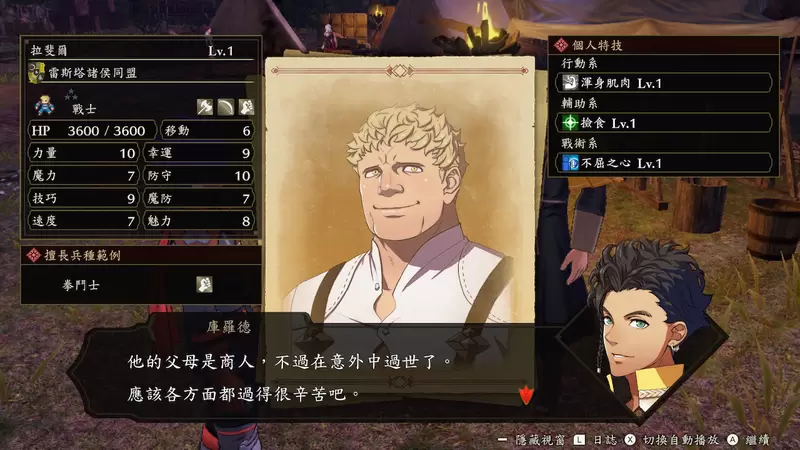Click the 雷斯塔諸侯同盟 faction banner
800x450 pixels.
coord(140,72)
